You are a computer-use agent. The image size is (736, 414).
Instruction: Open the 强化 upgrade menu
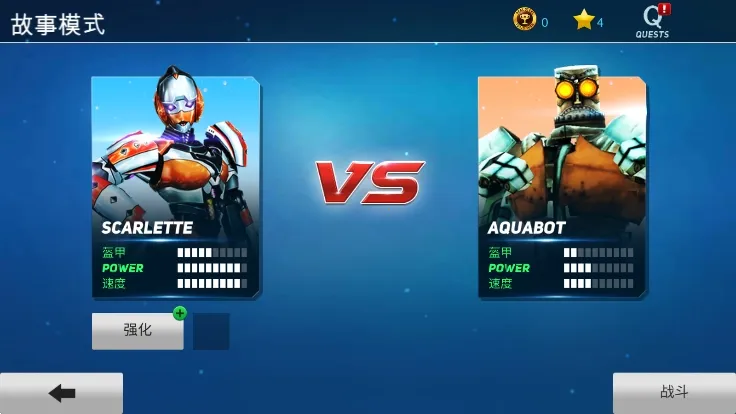tap(138, 331)
